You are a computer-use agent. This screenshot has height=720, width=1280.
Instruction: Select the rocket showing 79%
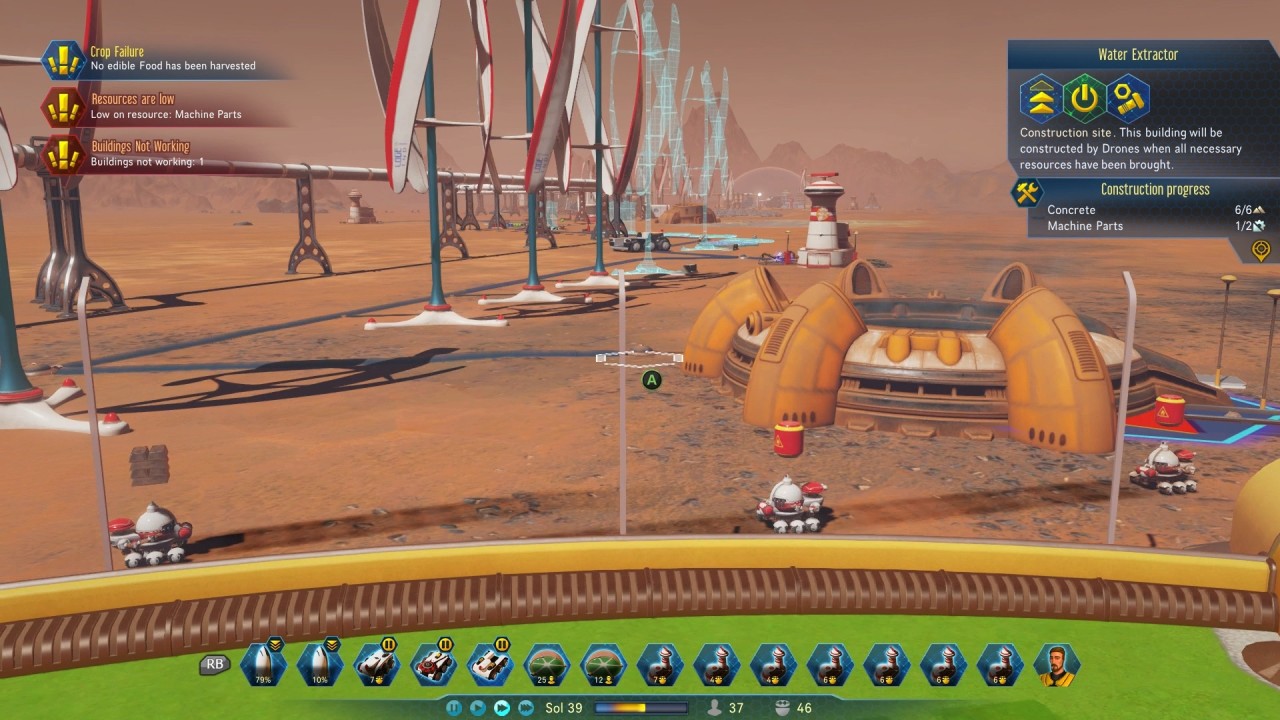pyautogui.click(x=263, y=665)
